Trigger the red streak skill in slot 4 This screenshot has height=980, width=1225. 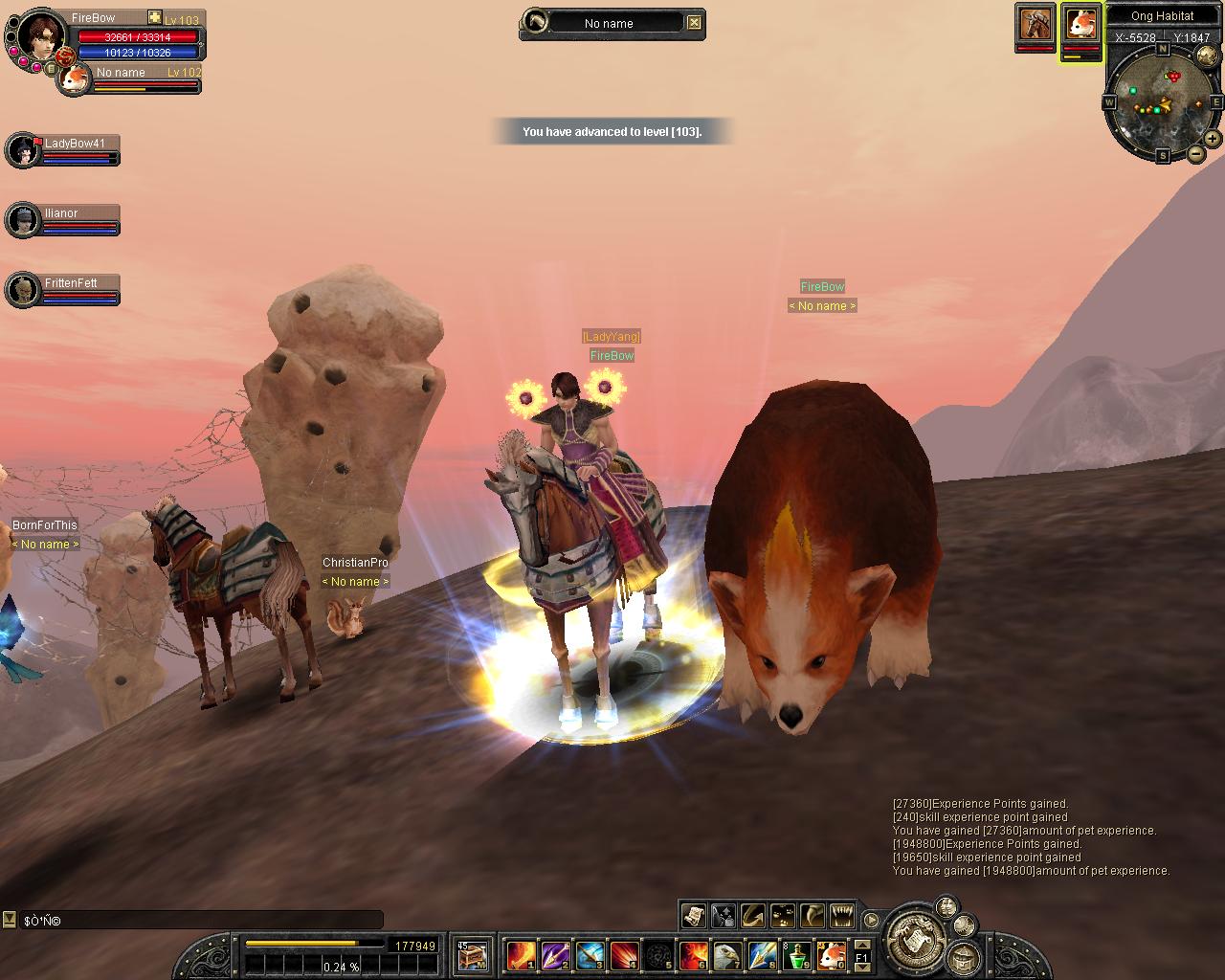(624, 955)
